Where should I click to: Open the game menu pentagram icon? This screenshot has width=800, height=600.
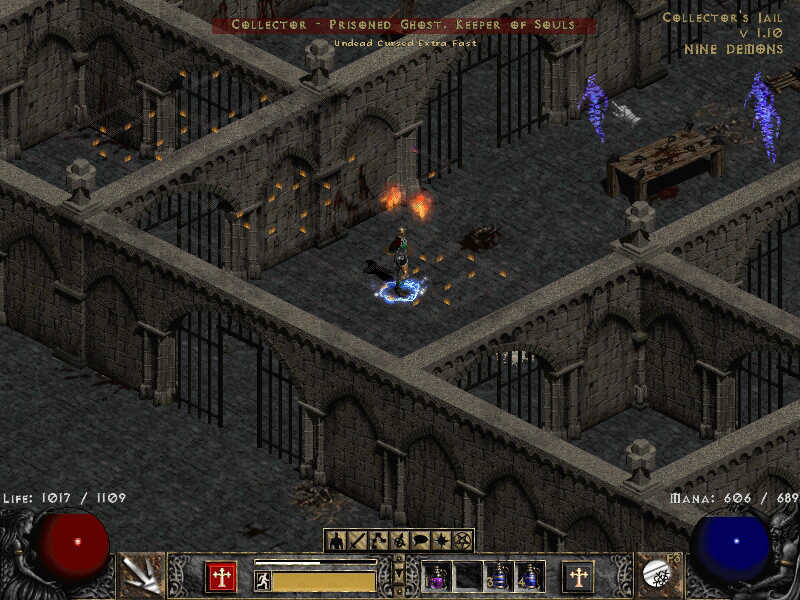[462, 540]
